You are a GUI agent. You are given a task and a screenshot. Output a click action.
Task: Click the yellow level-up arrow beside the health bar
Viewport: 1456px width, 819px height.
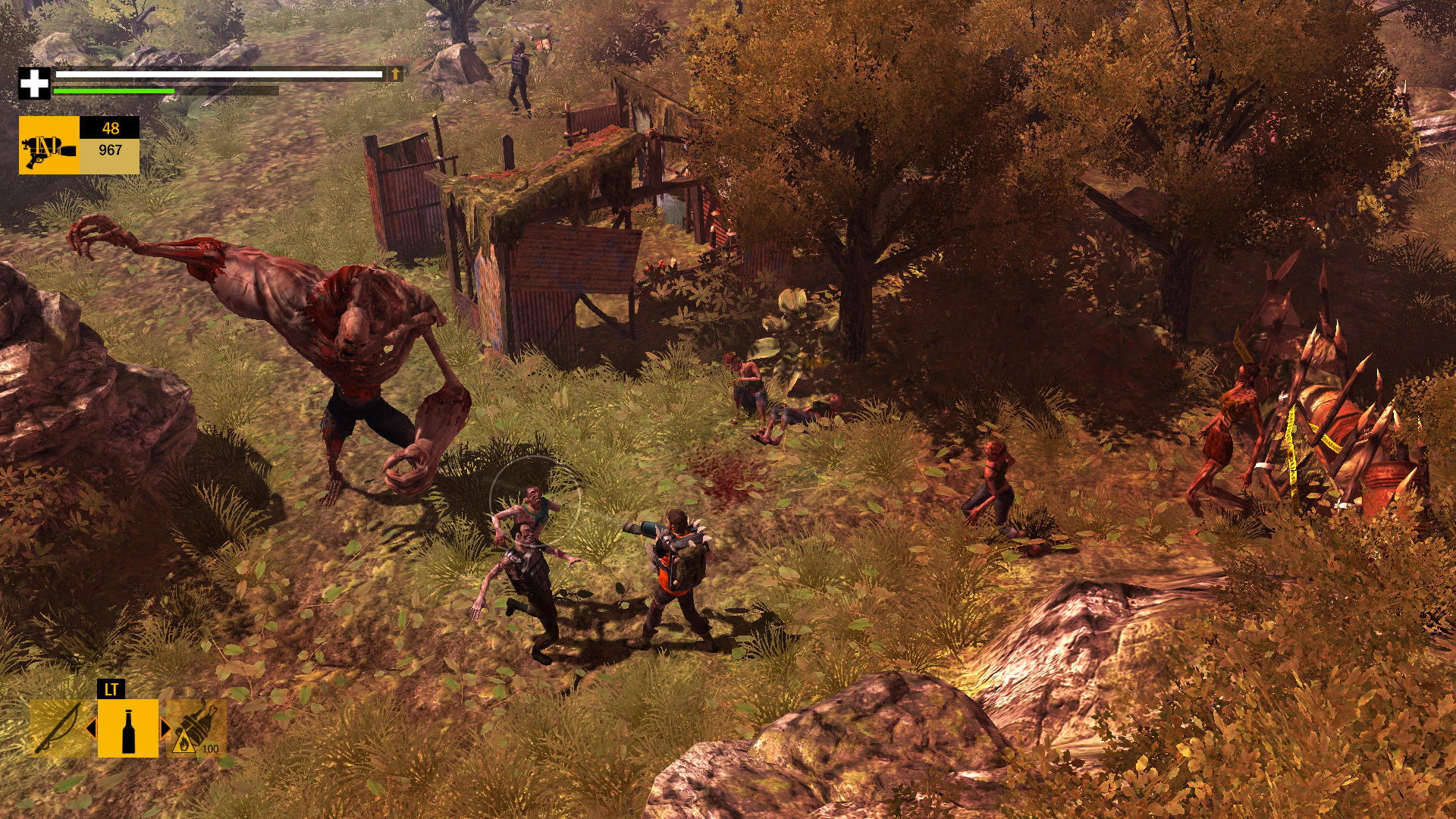click(x=395, y=74)
